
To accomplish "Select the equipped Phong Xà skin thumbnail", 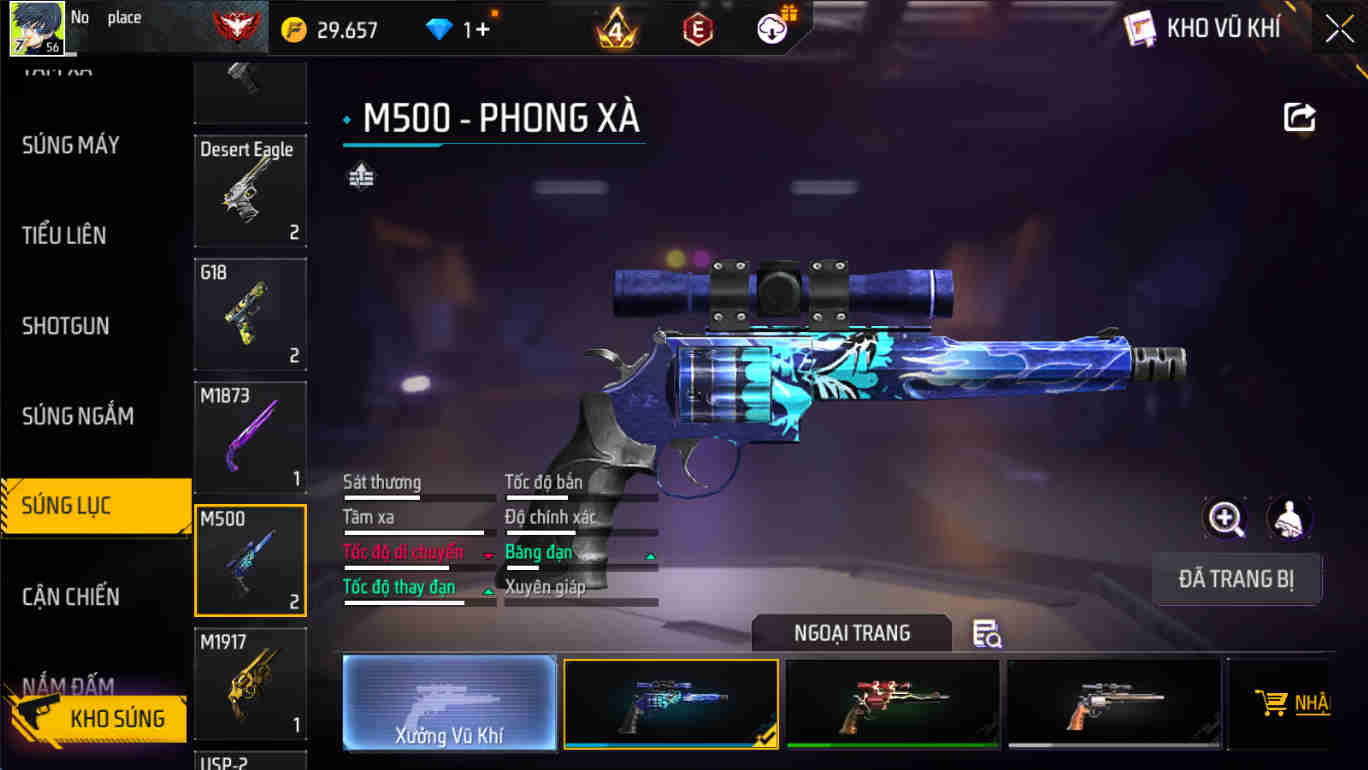I will pos(671,702).
